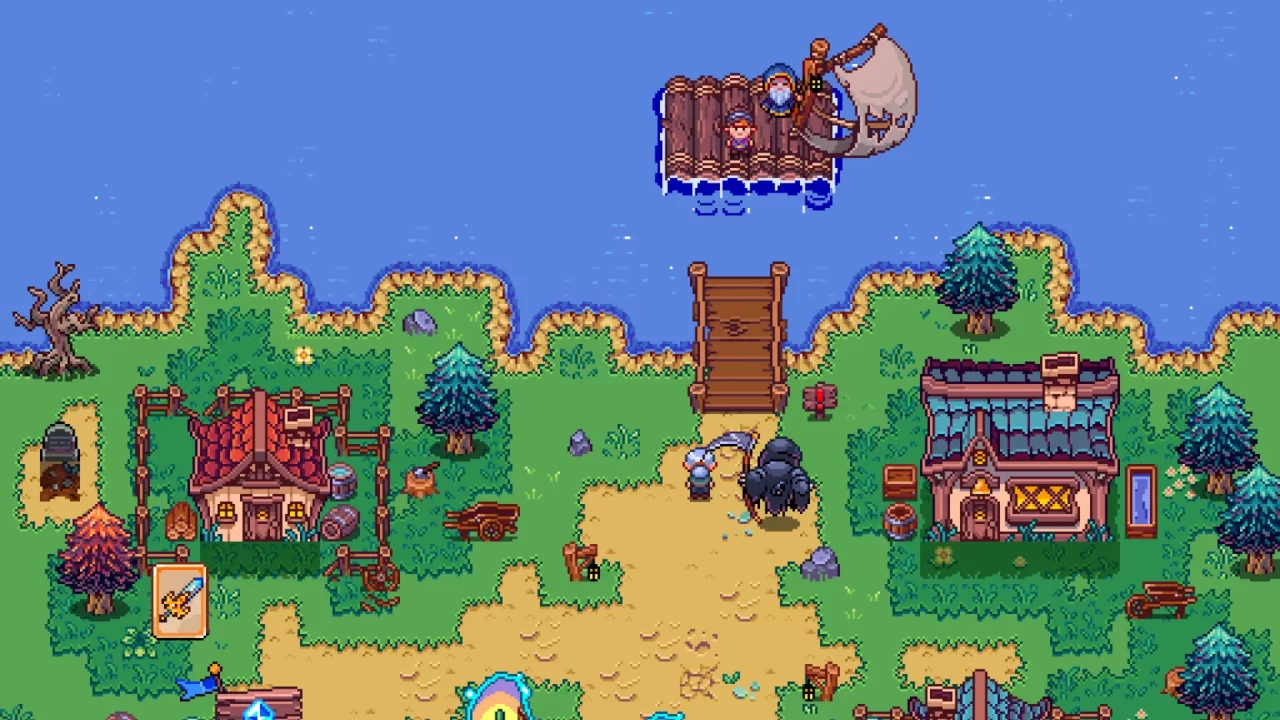Select the sword icon in the orange frame

180,598
